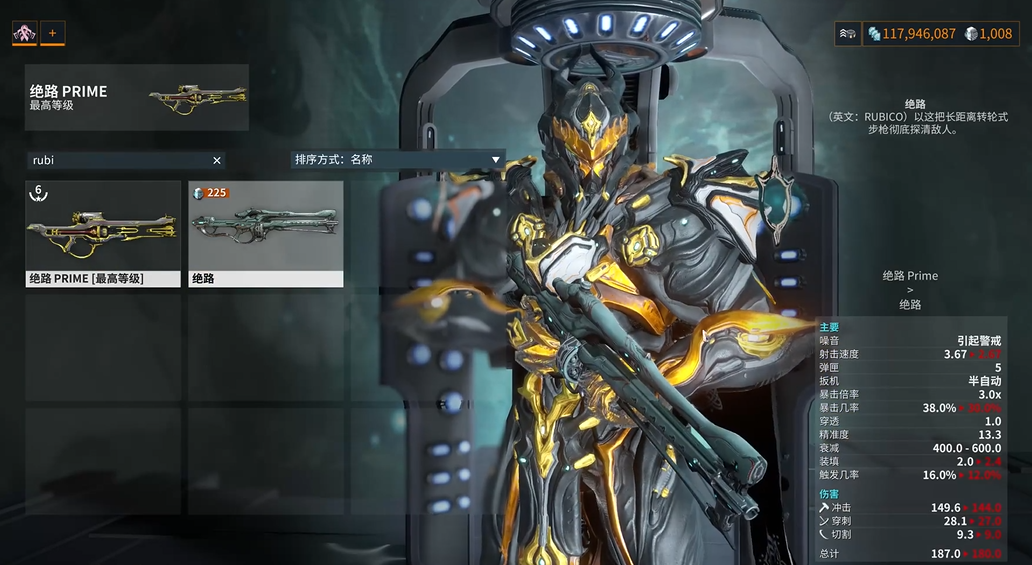Add a loadout with the plus button
Screen dimensions: 1032x565
[x=52, y=33]
